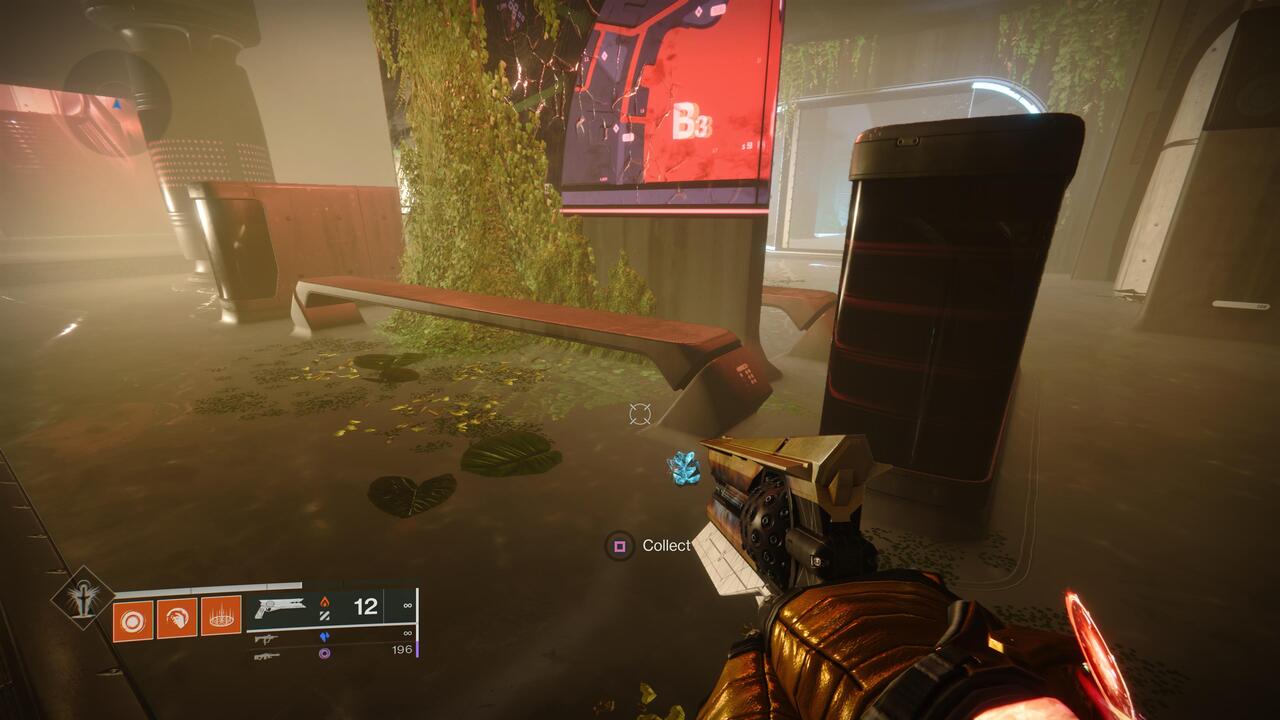
Task: Click the blue special ammo icon
Action: [x=325, y=636]
